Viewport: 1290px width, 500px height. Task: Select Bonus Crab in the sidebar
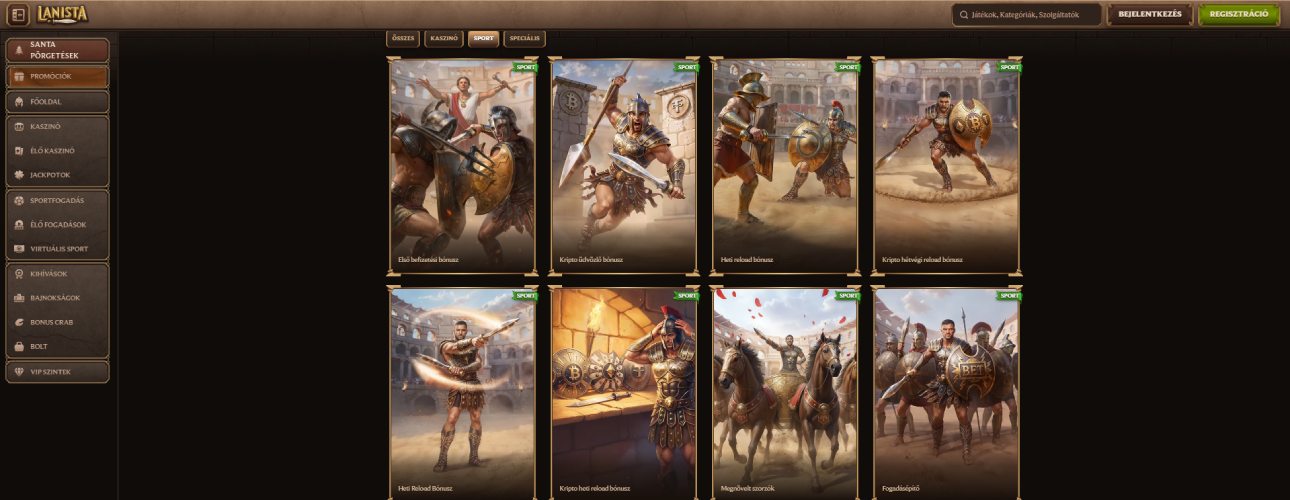[57, 322]
